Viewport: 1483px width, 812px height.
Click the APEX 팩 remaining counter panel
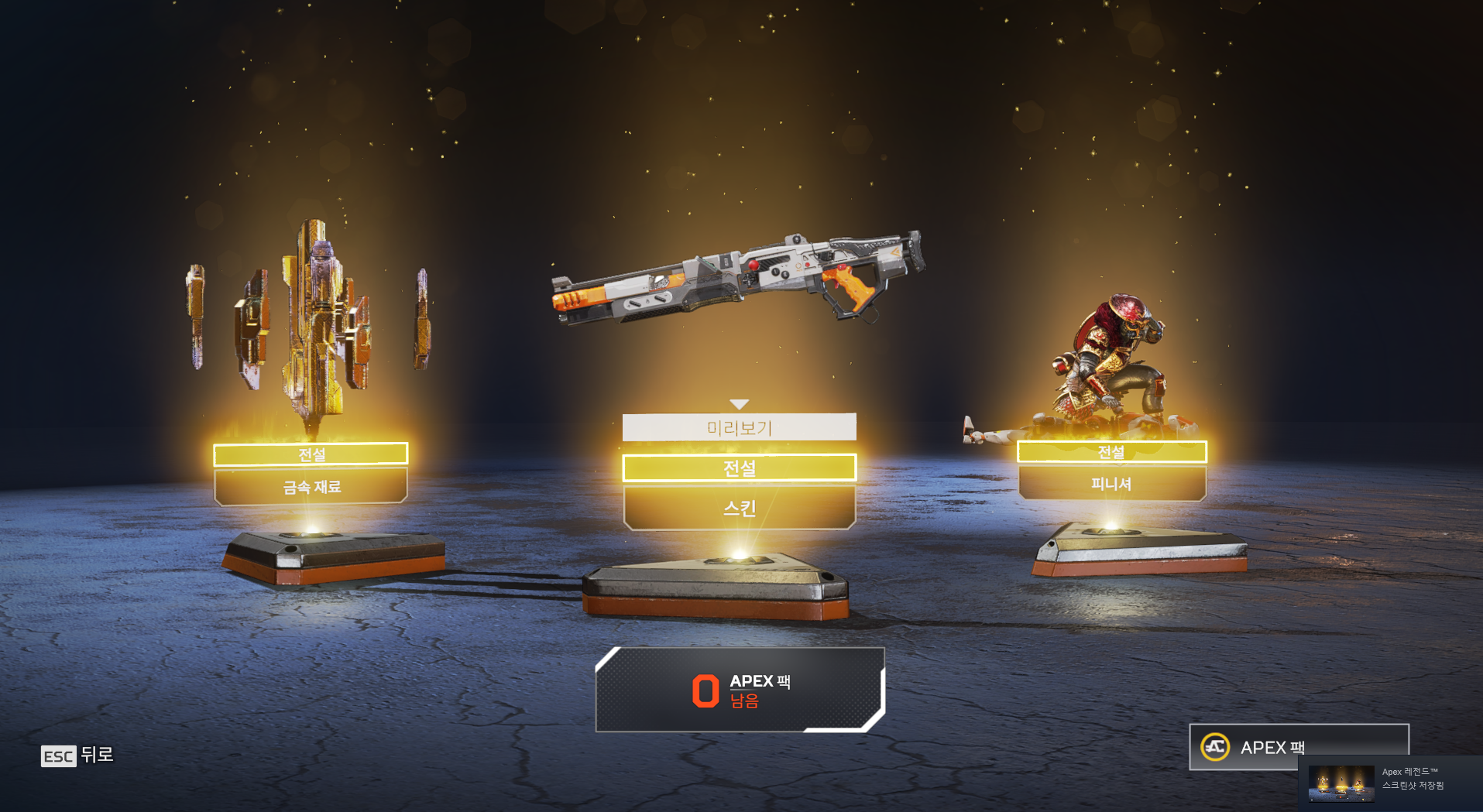click(740, 690)
